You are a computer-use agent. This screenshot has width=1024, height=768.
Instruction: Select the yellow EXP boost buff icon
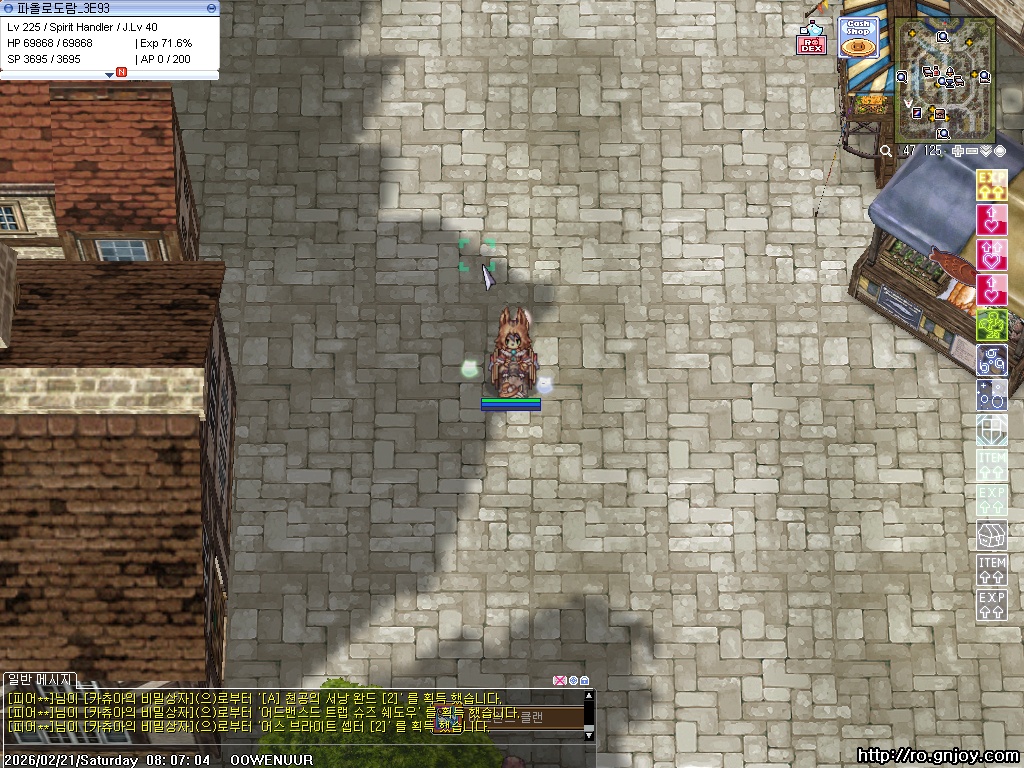point(991,185)
